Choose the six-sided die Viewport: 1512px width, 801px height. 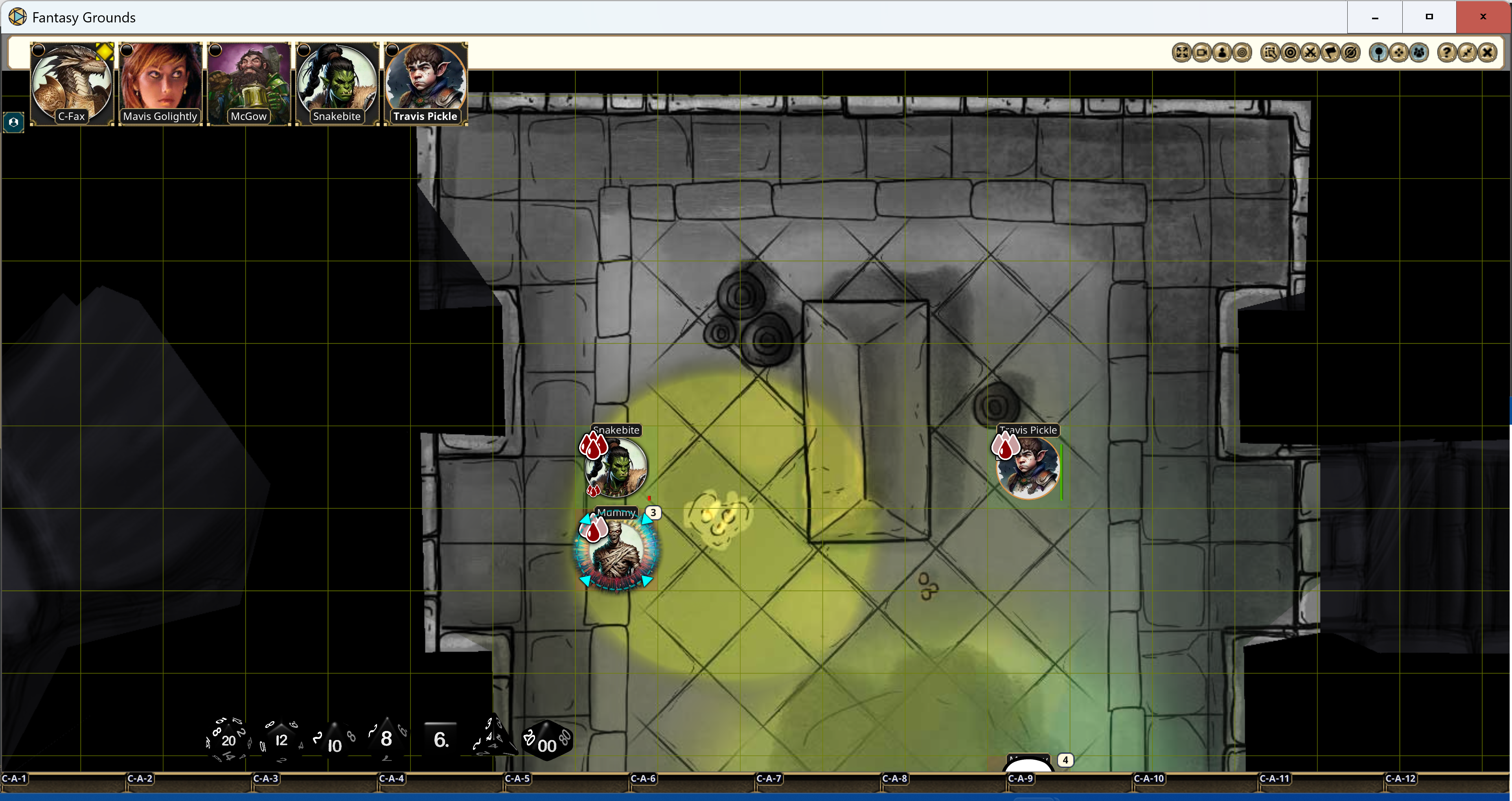tap(440, 739)
